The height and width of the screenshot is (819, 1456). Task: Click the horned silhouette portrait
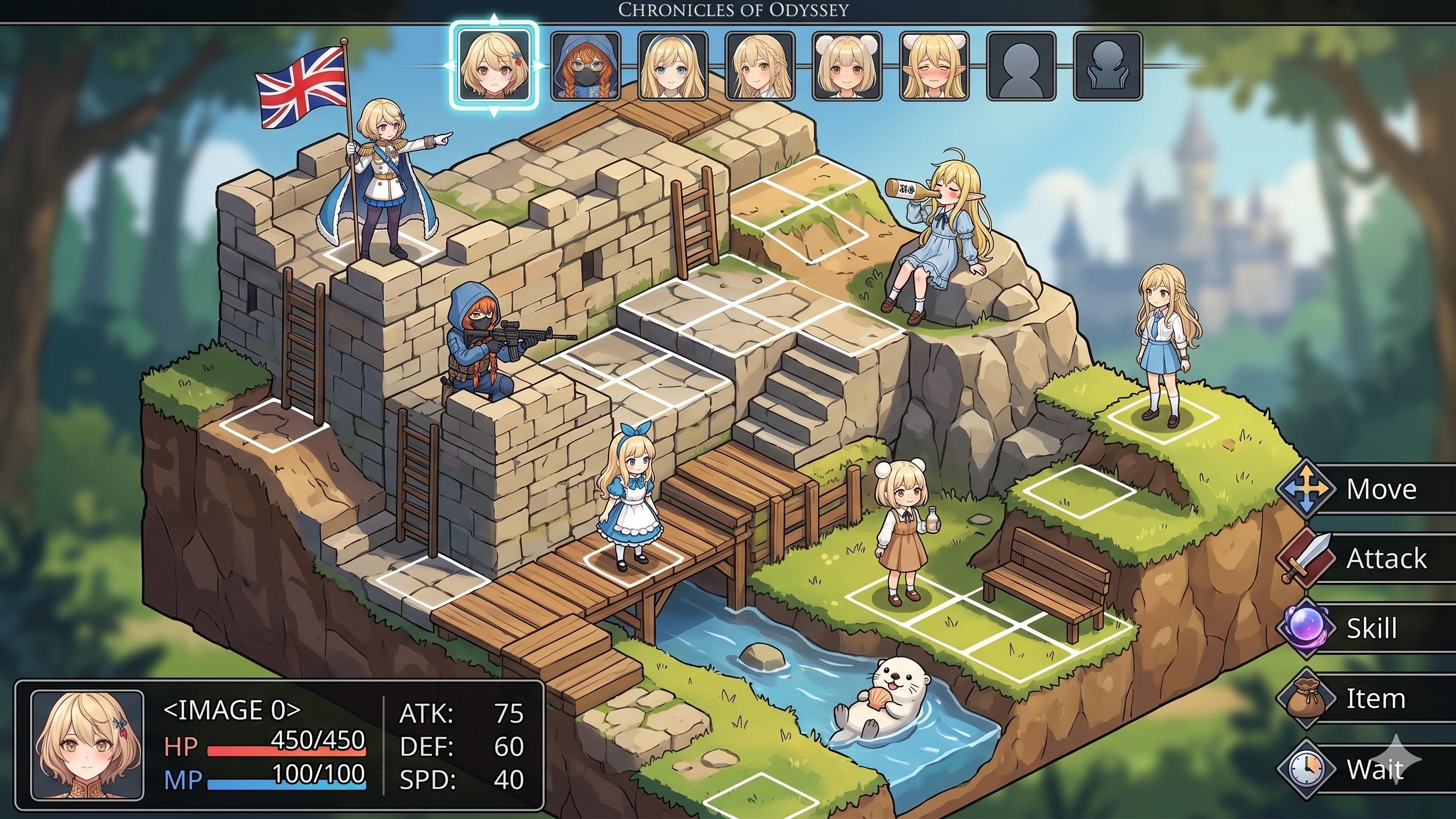(1108, 66)
